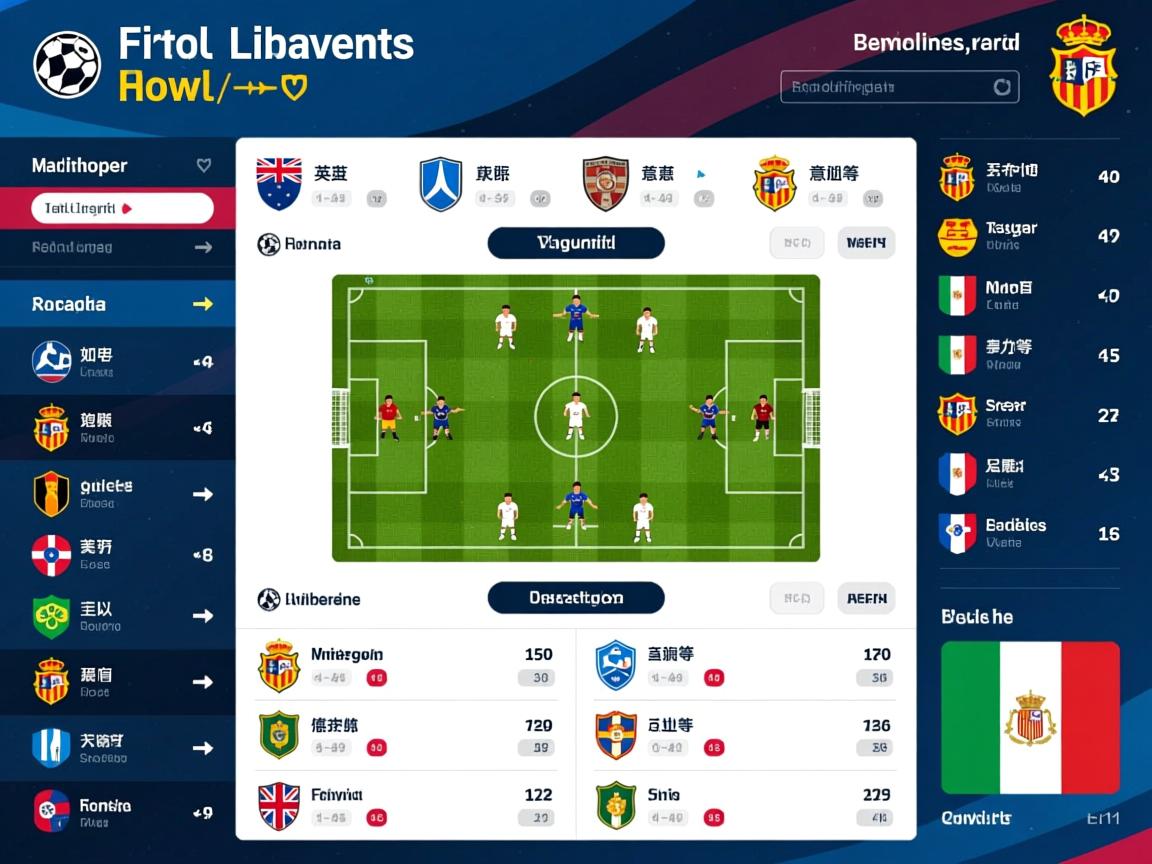The height and width of the screenshot is (864, 1152).
Task: Click the large Italian flag thumbnail
Action: [1030, 717]
